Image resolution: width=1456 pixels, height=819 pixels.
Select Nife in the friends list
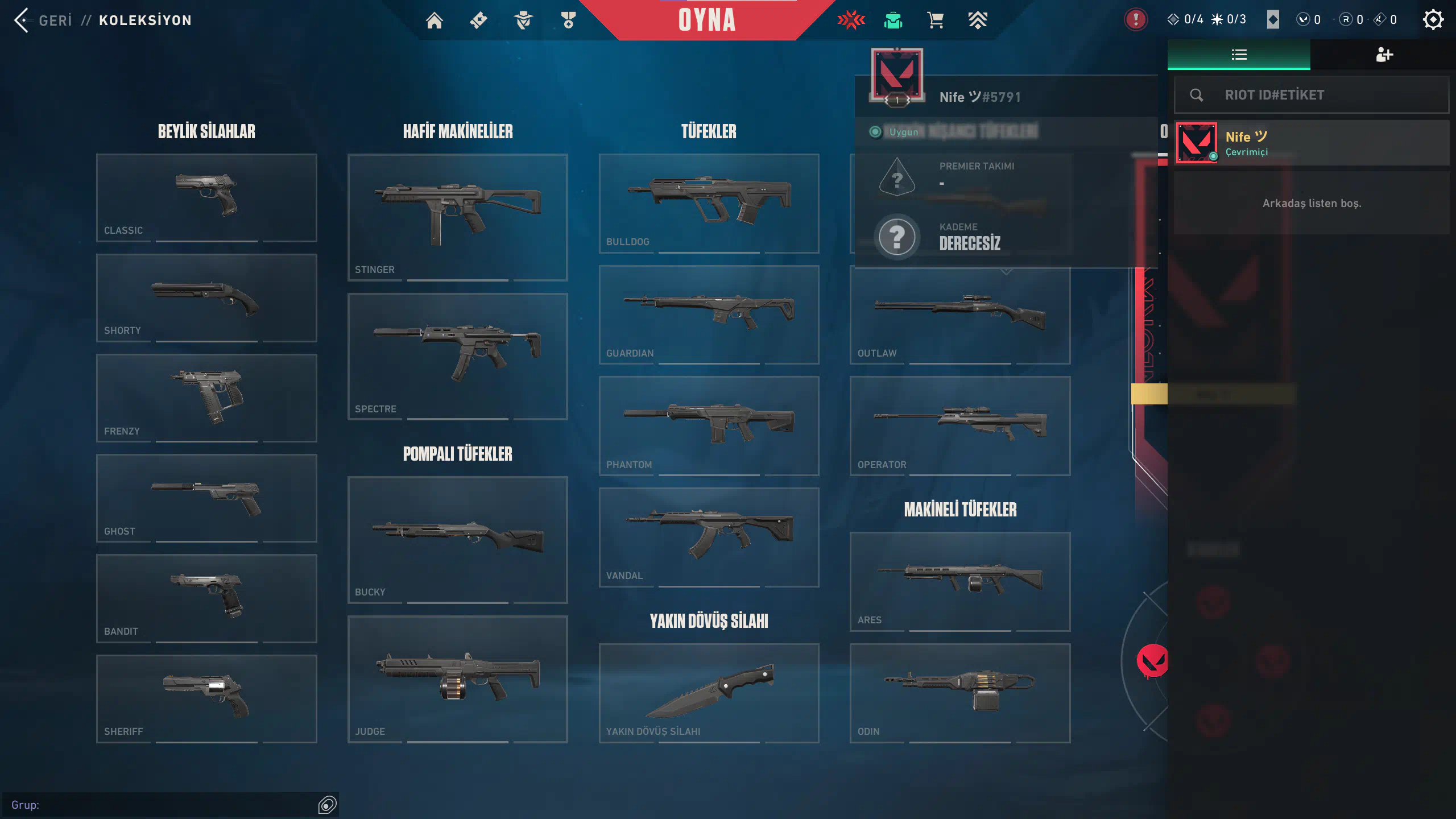click(1312, 143)
